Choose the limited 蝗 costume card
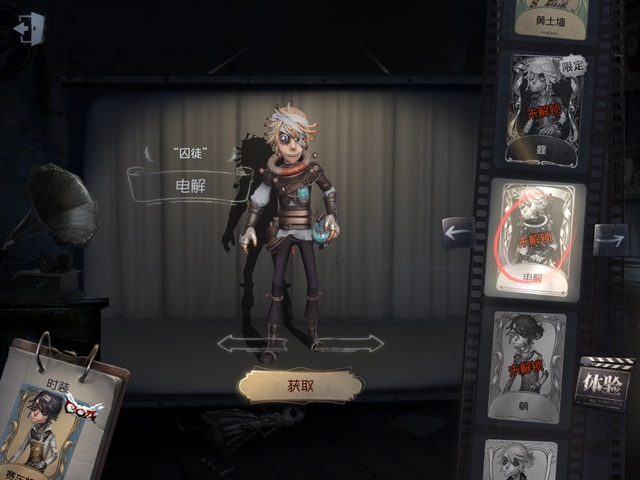This screenshot has width=640, height=480. 547,110
